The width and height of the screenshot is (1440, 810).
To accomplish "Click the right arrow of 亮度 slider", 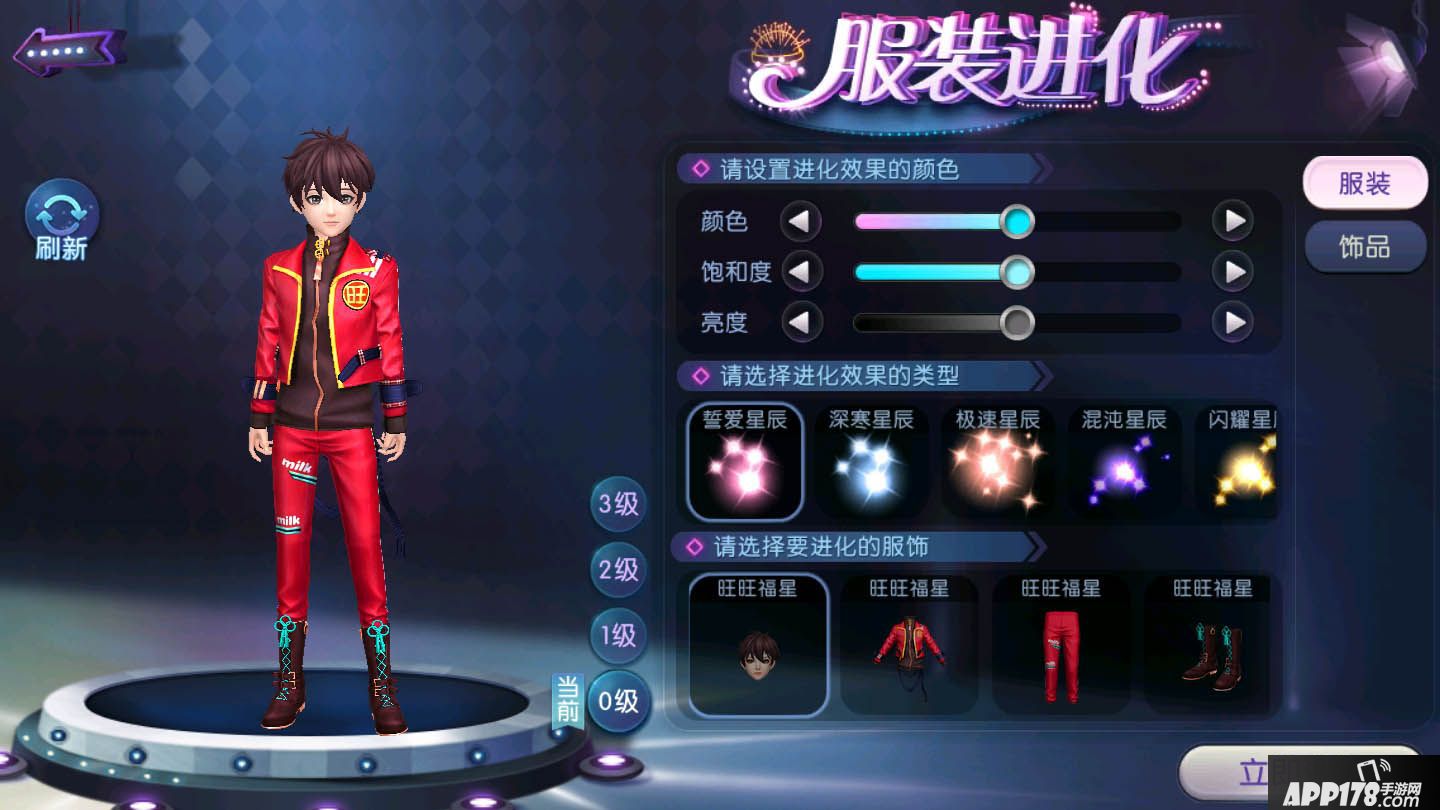I will (1232, 323).
